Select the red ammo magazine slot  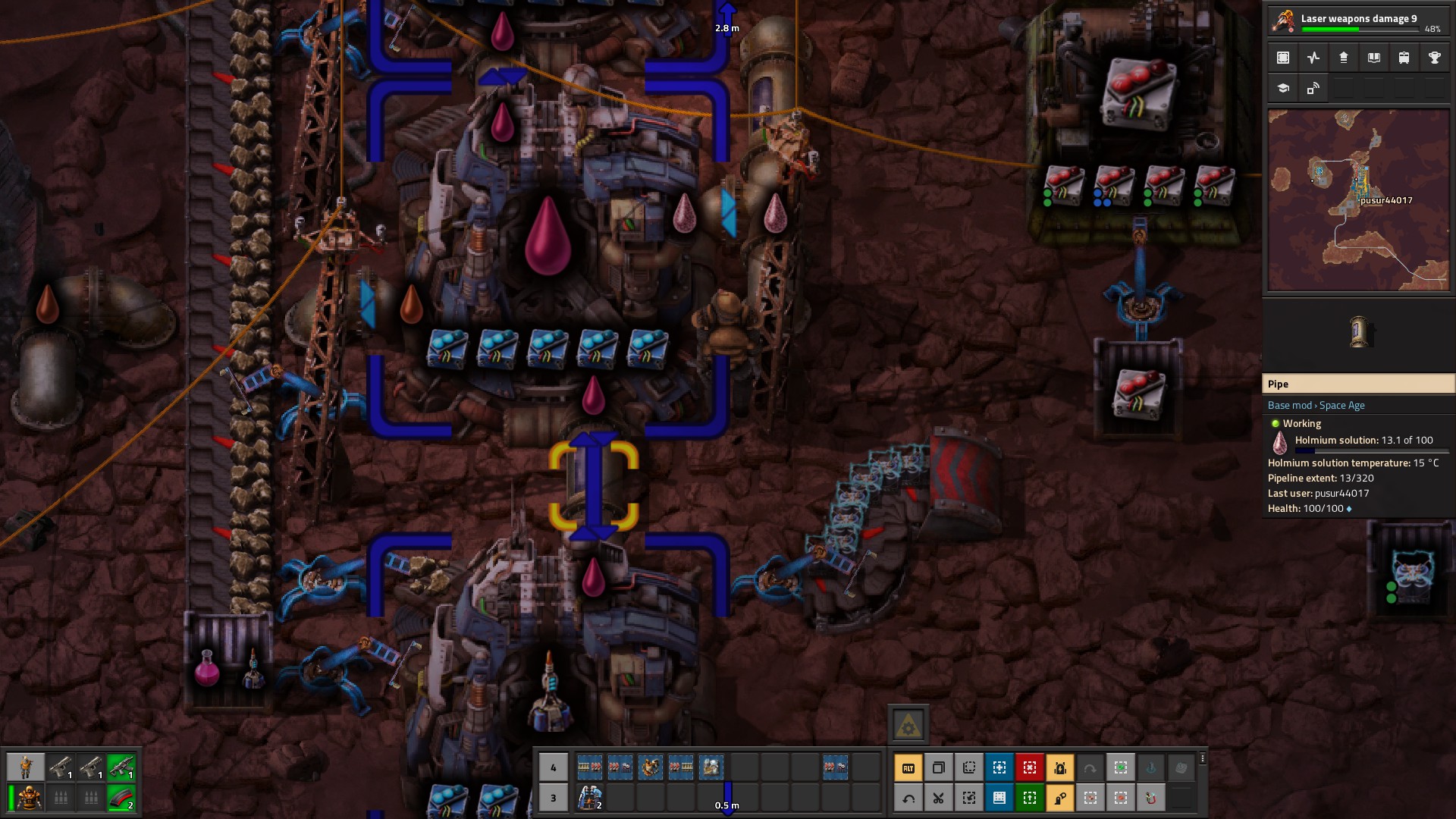[121, 798]
